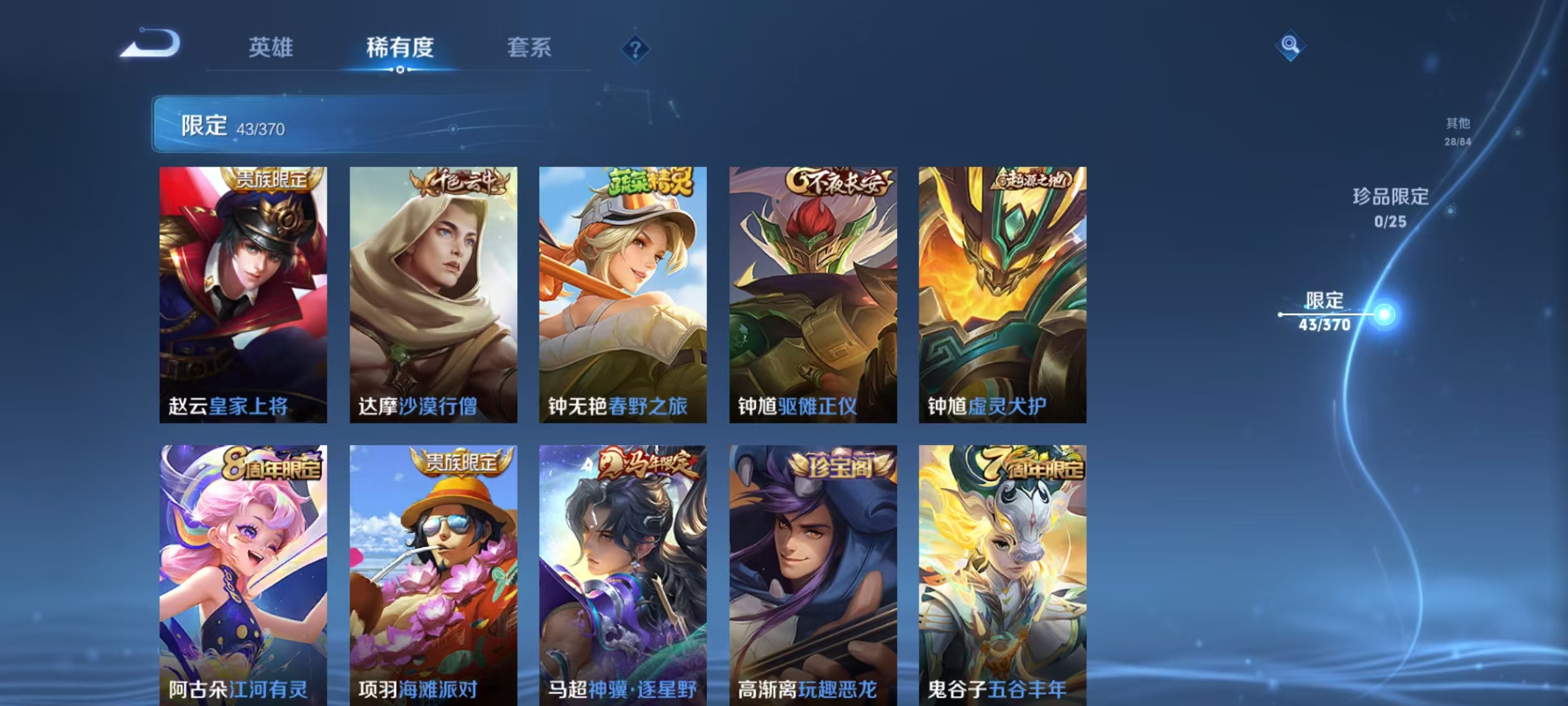Screen dimensions: 1568x706
Task: Open search via the magnifier icon
Action: click(x=1290, y=44)
